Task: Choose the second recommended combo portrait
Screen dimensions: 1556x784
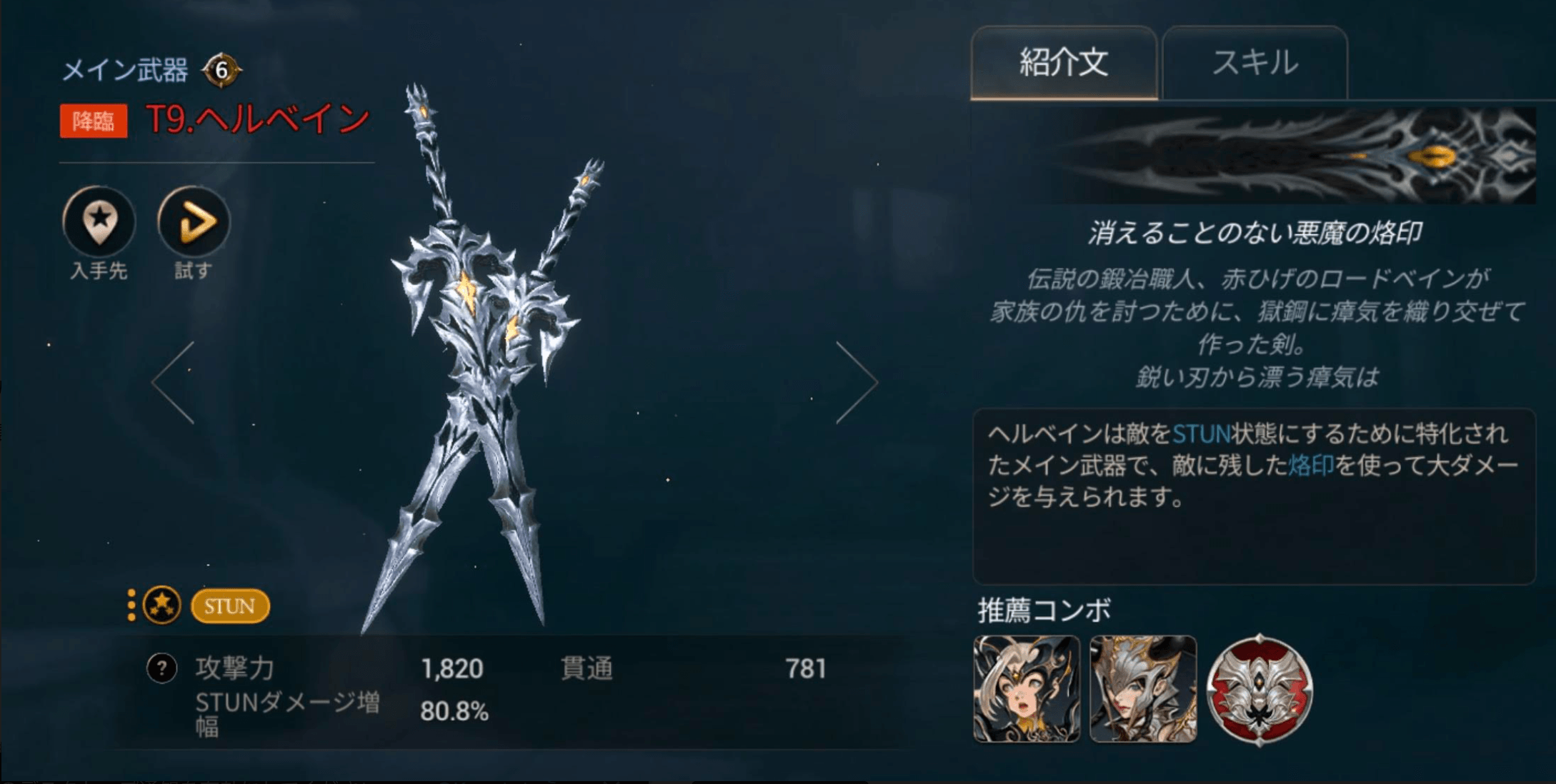Action: 1143,689
